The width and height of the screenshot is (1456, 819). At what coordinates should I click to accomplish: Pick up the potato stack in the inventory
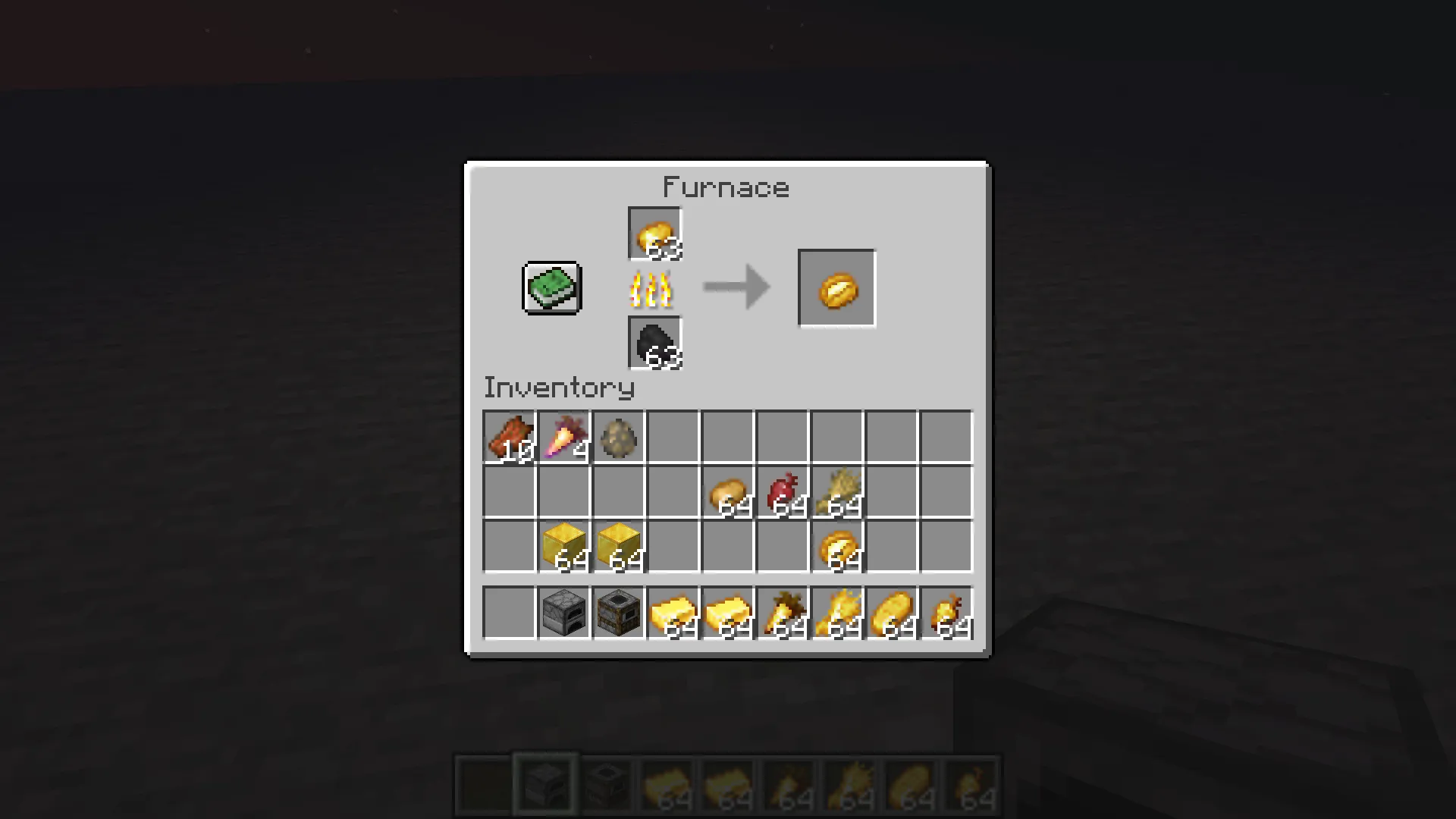coord(727,492)
